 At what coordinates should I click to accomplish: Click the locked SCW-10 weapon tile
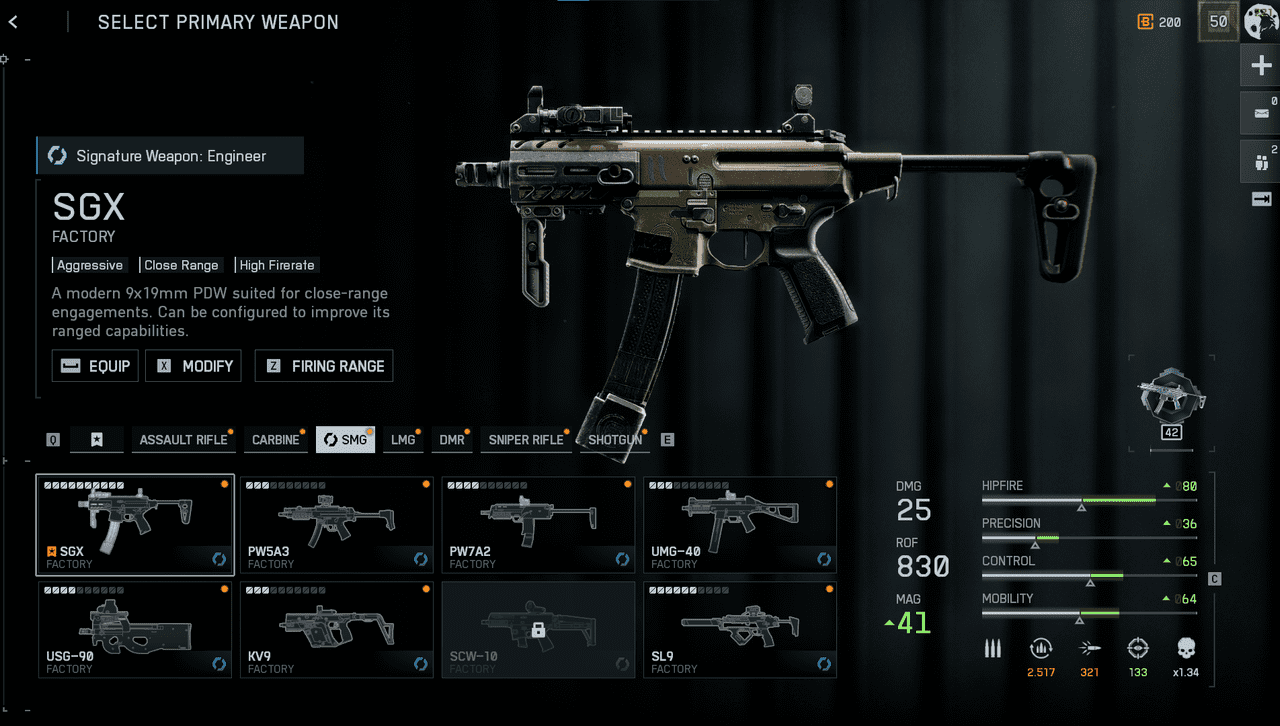(x=538, y=630)
